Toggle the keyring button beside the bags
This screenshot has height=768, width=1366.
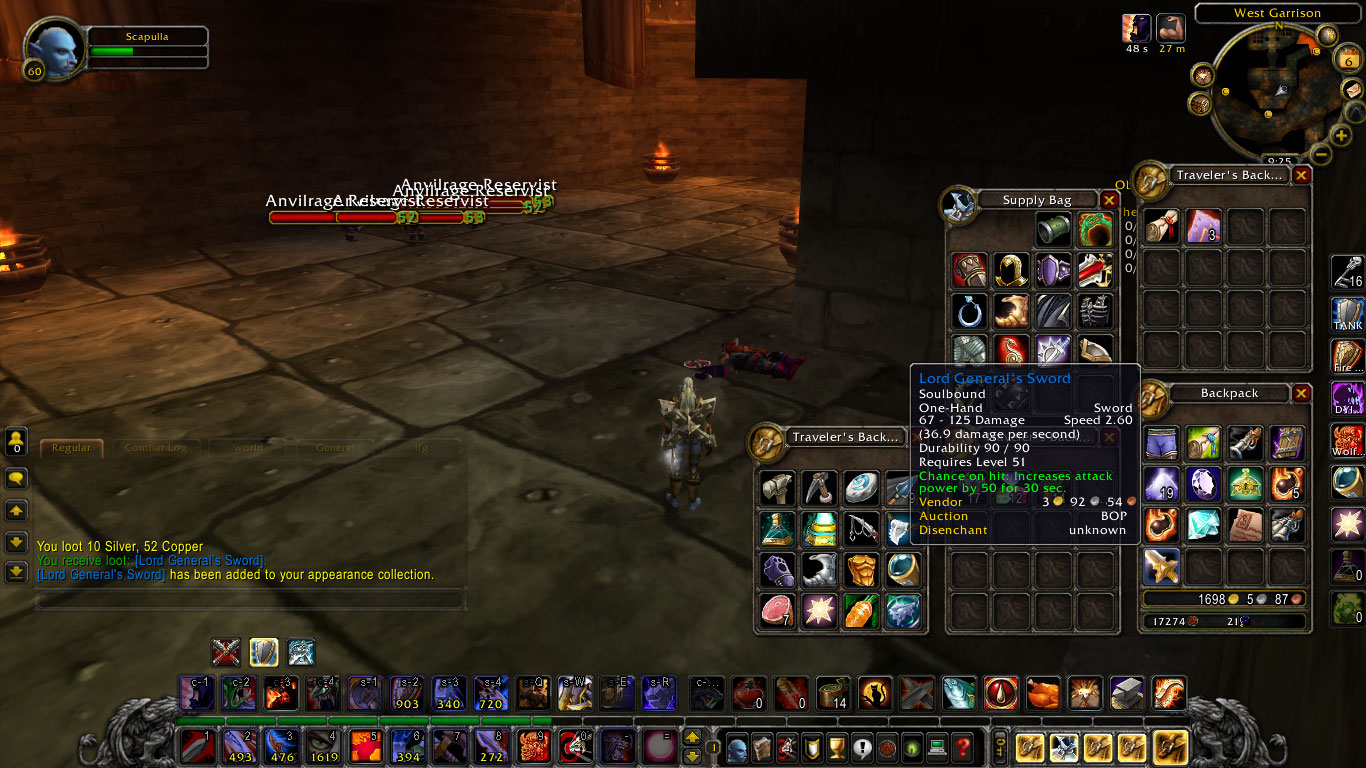click(1000, 748)
